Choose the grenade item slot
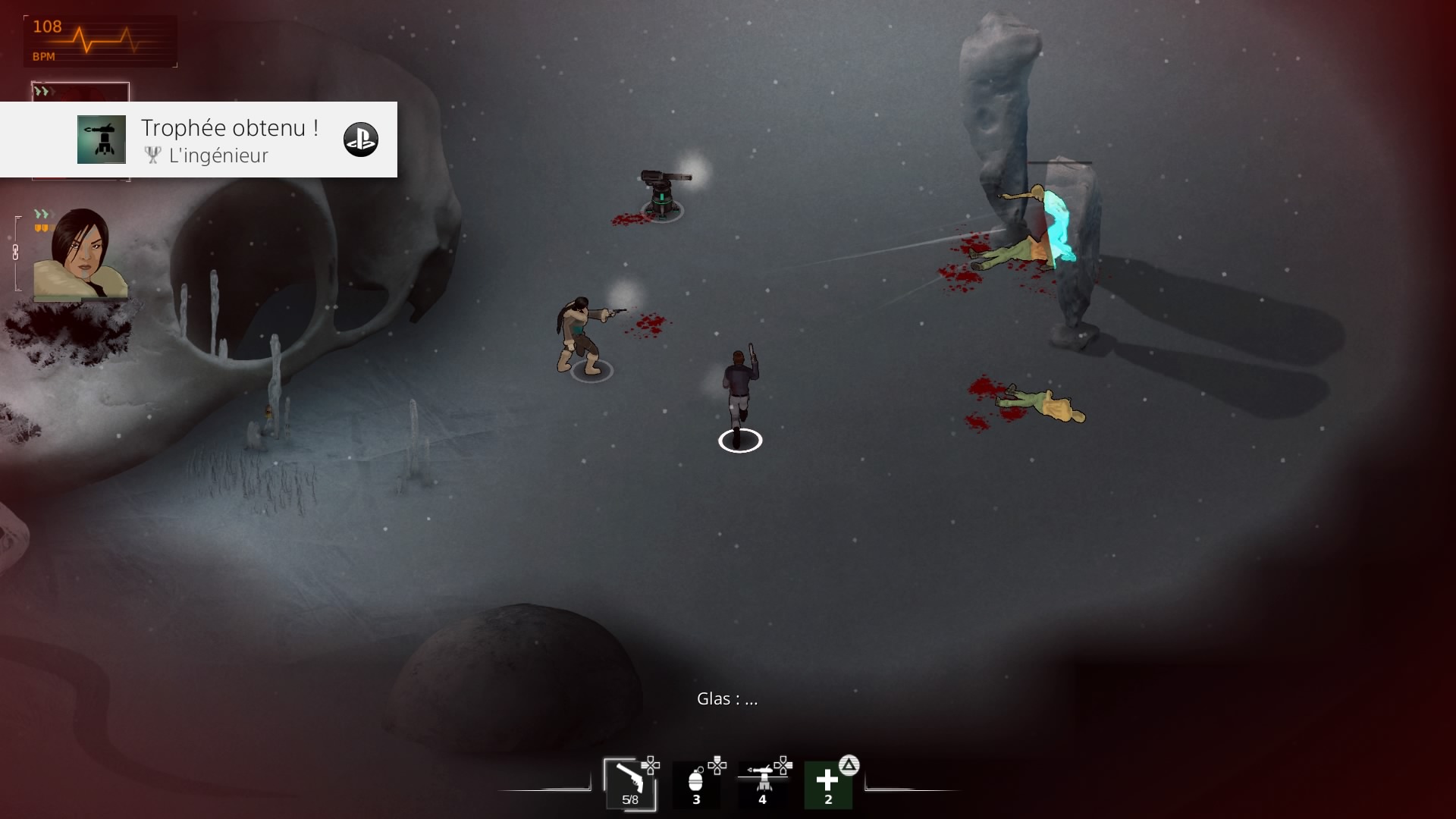The height and width of the screenshot is (819, 1456). point(696,785)
